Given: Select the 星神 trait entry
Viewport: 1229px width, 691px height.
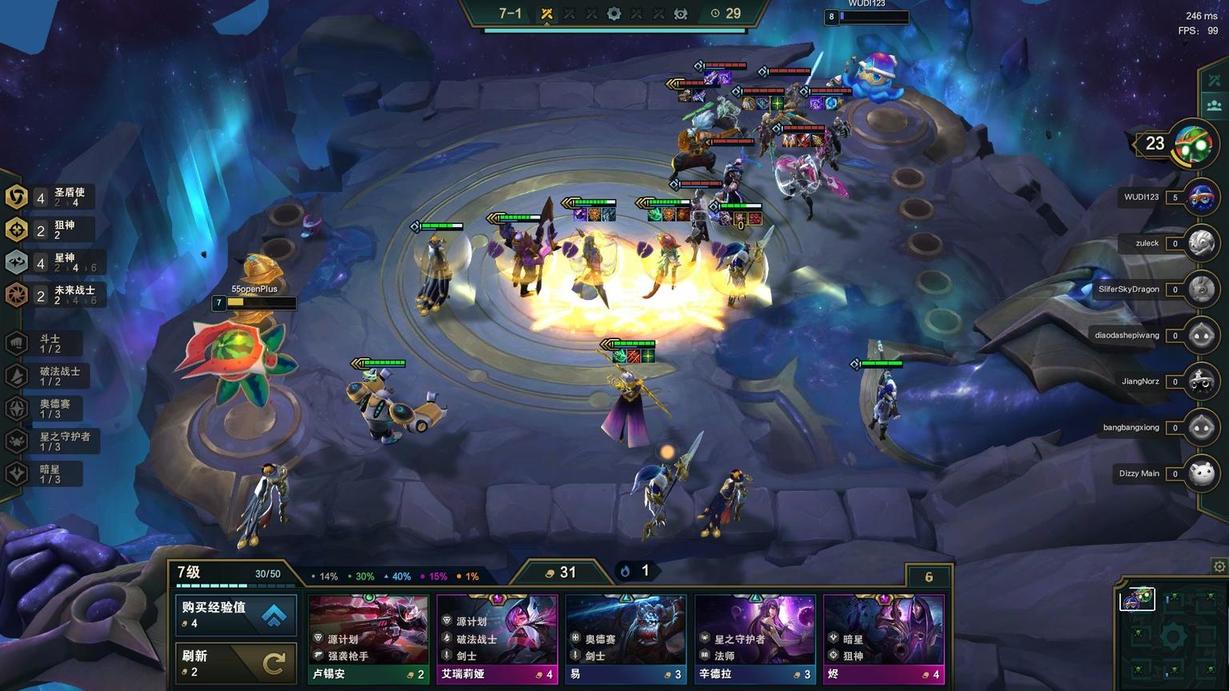Looking at the screenshot, I should (x=52, y=262).
